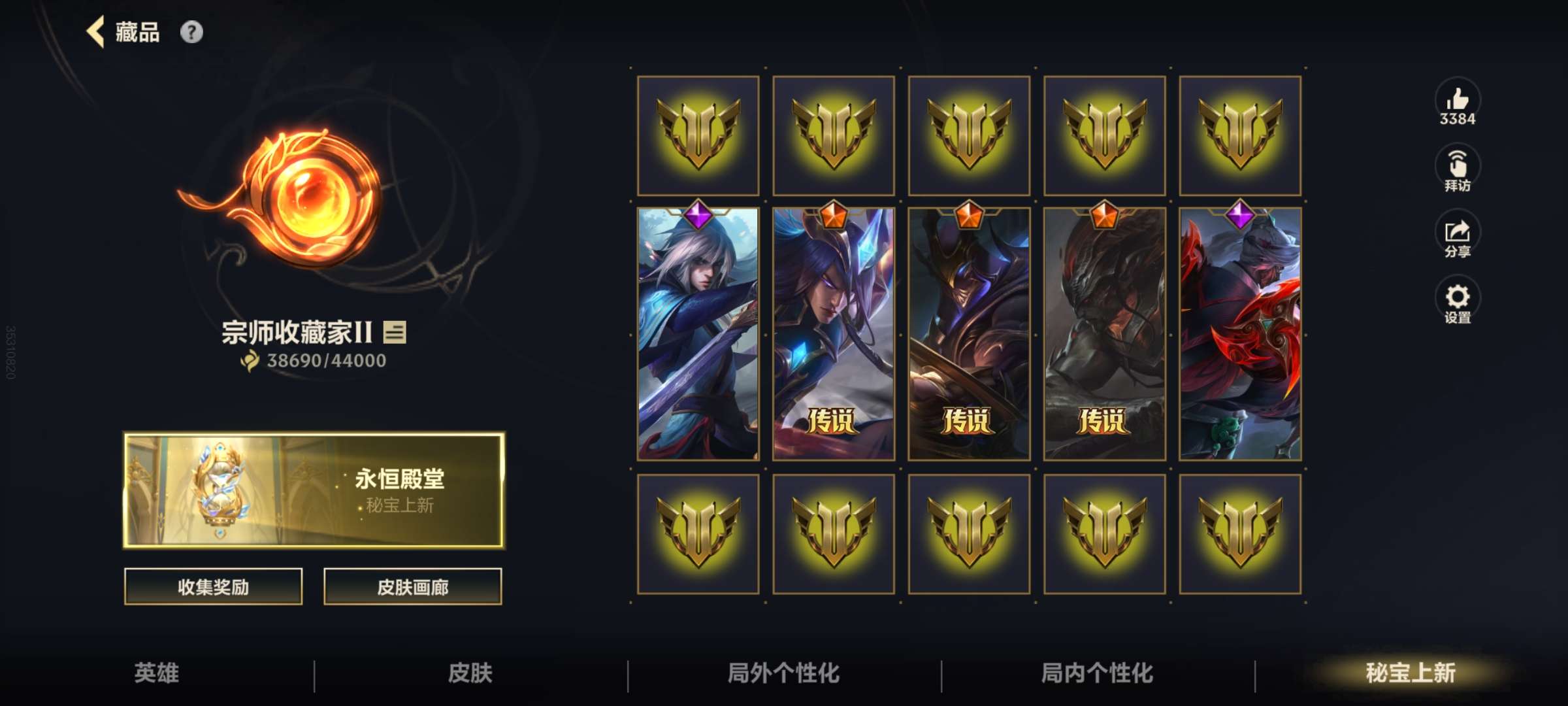The width and height of the screenshot is (1568, 706).
Task: Open the help question mark icon
Action: pos(189,31)
